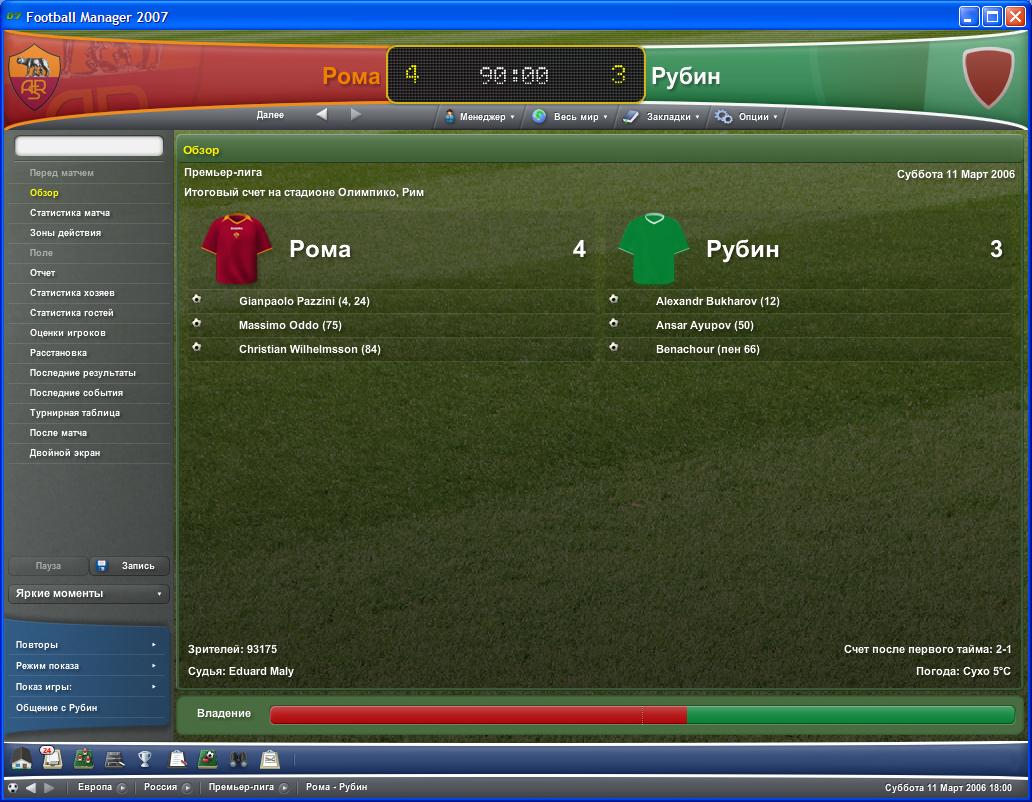
Task: Open the Яркие моменты dropdown
Action: tap(89, 594)
